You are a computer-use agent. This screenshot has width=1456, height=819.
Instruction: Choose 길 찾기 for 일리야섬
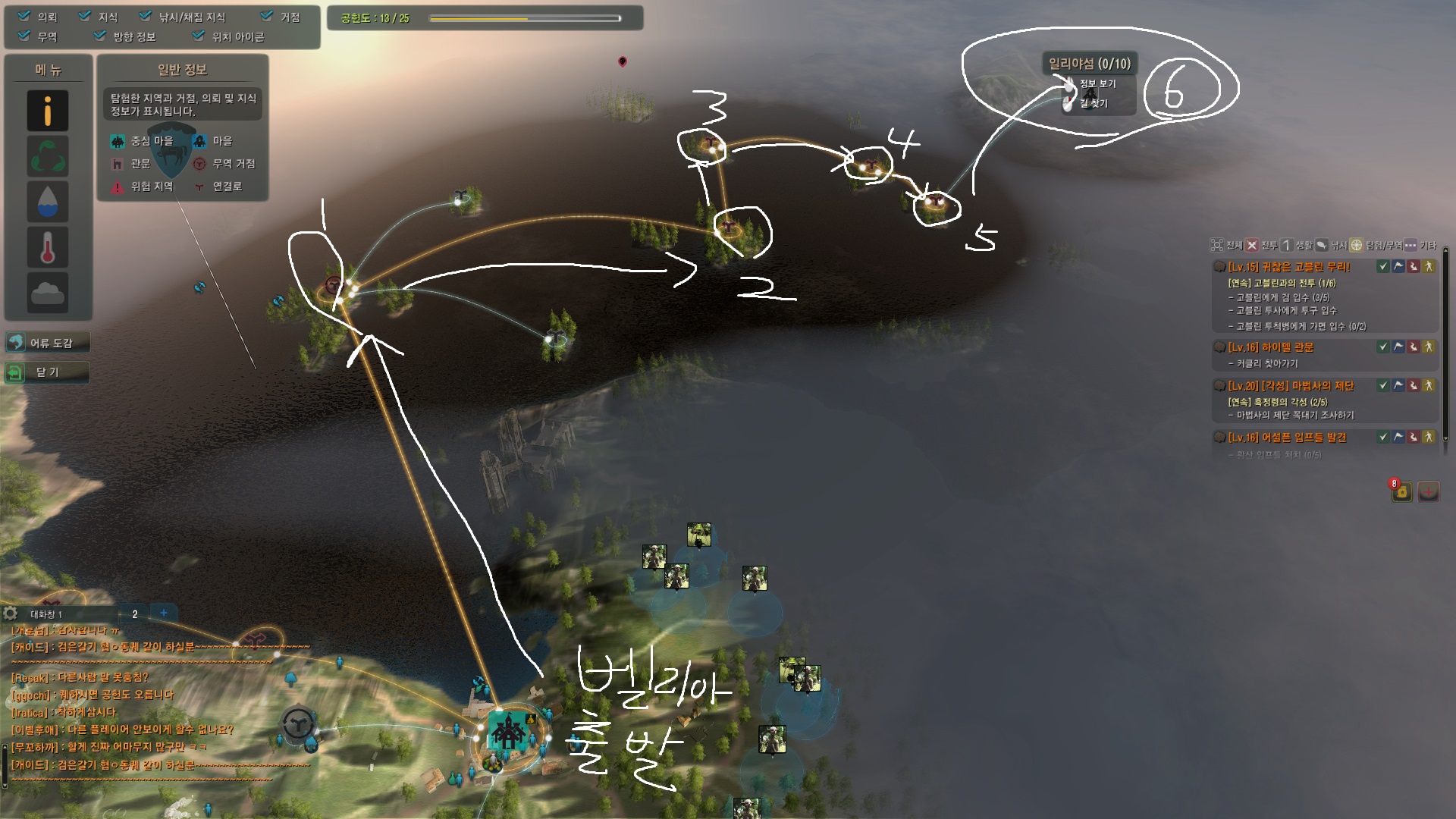[x=1094, y=103]
